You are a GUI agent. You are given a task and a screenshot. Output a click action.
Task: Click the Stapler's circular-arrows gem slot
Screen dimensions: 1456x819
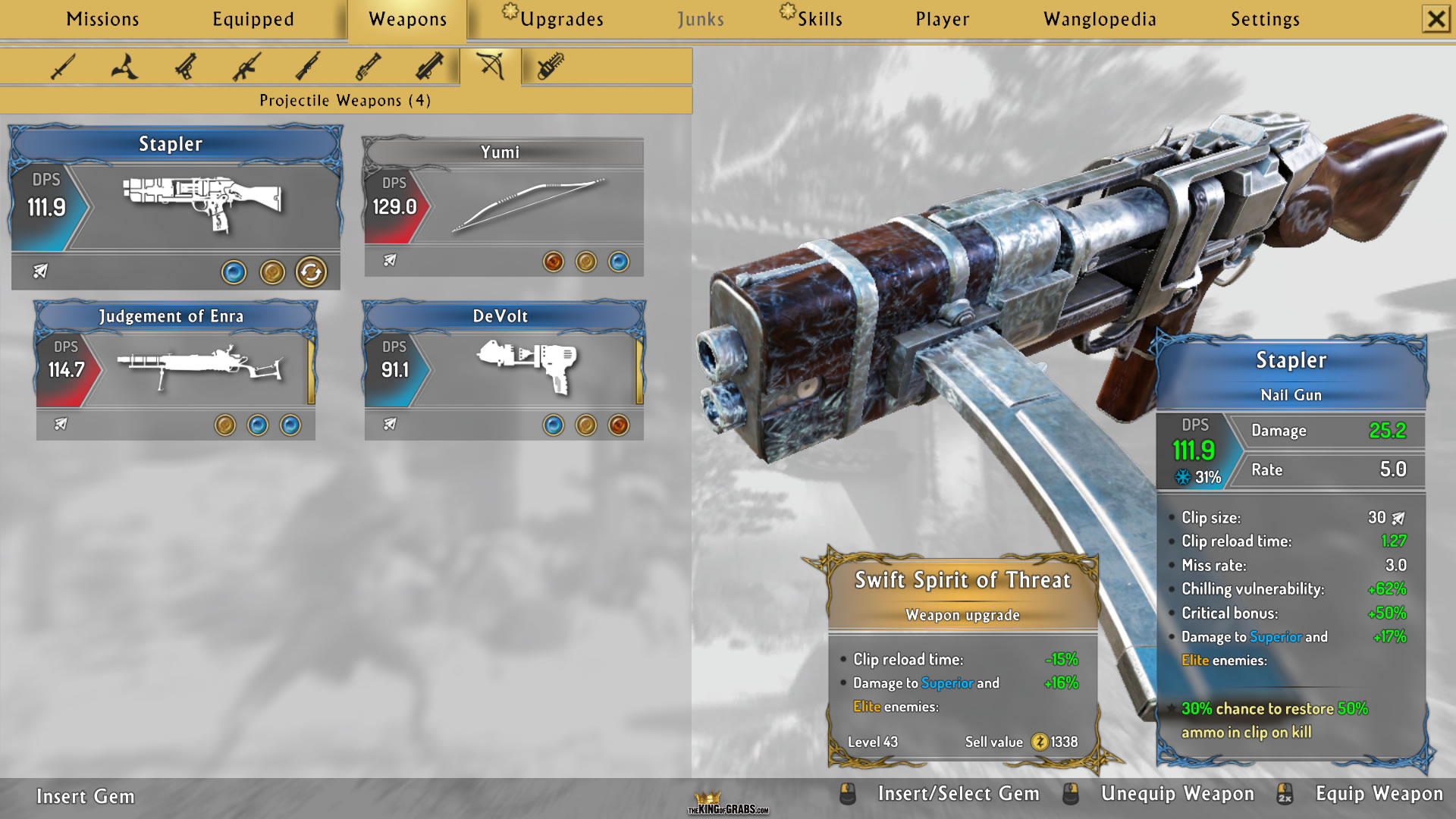click(x=311, y=271)
